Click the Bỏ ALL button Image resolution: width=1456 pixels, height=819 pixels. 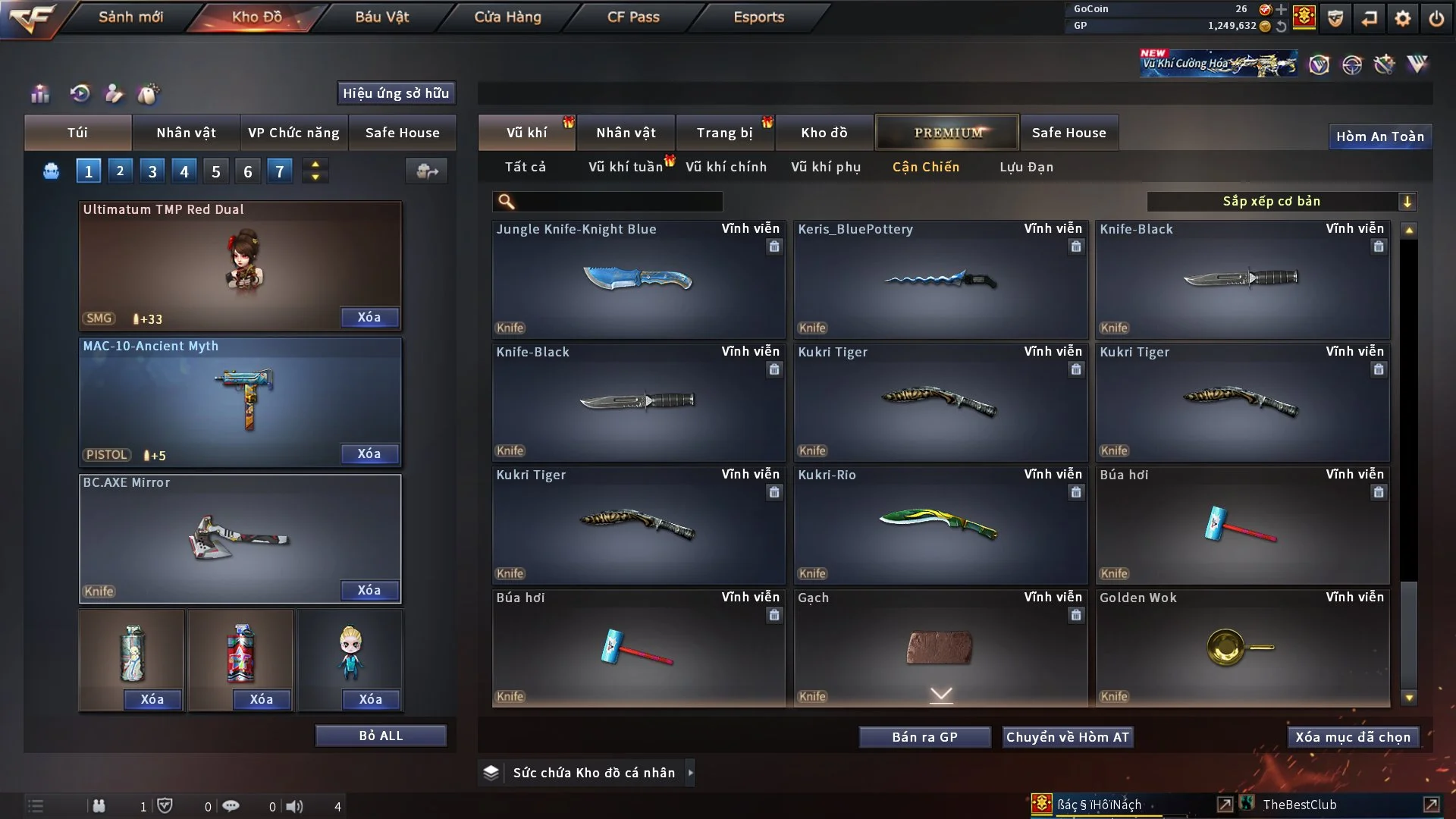(x=381, y=735)
